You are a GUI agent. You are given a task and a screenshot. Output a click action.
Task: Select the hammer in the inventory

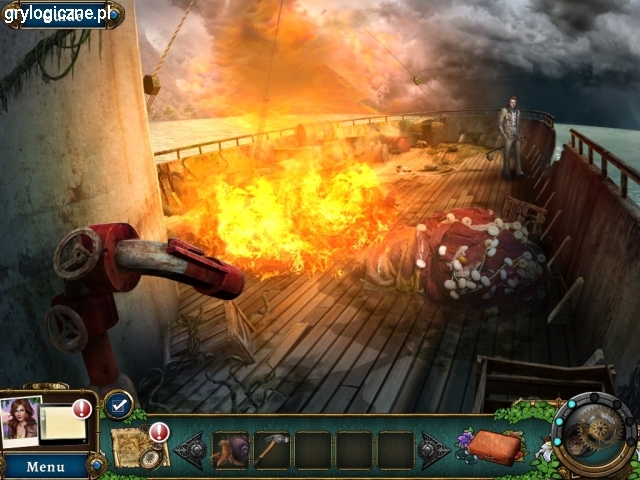pyautogui.click(x=272, y=450)
